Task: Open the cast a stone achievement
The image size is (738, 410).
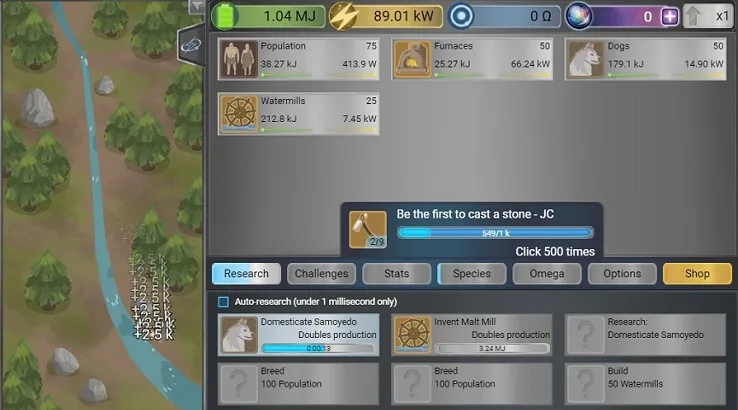Action: (x=470, y=230)
